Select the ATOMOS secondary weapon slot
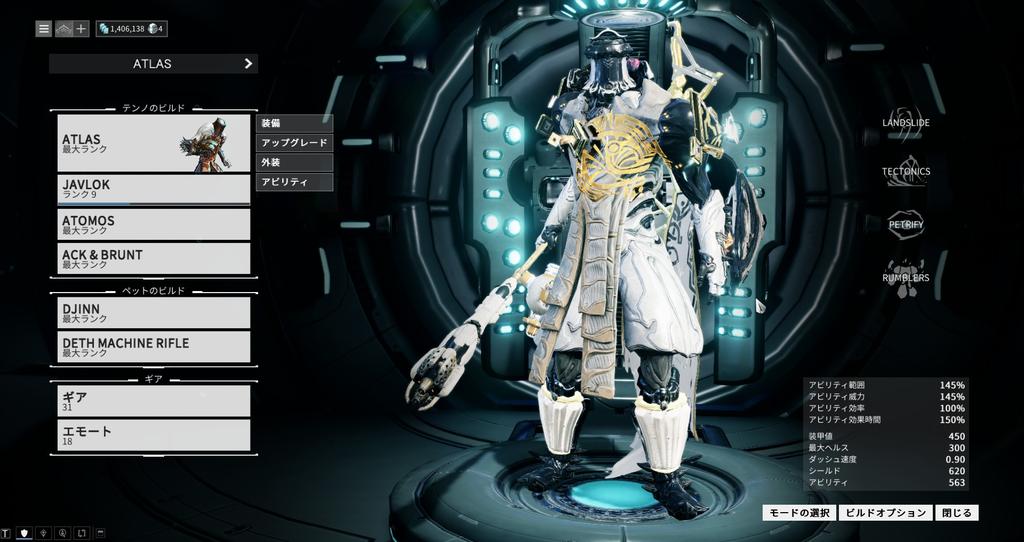Image resolution: width=1024 pixels, height=542 pixels. click(x=153, y=224)
